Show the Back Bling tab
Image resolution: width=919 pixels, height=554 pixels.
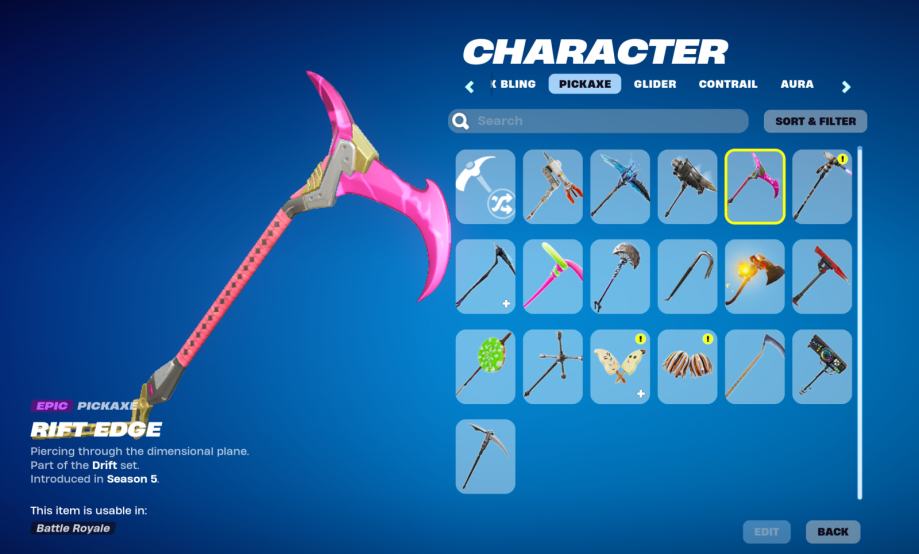coord(515,84)
